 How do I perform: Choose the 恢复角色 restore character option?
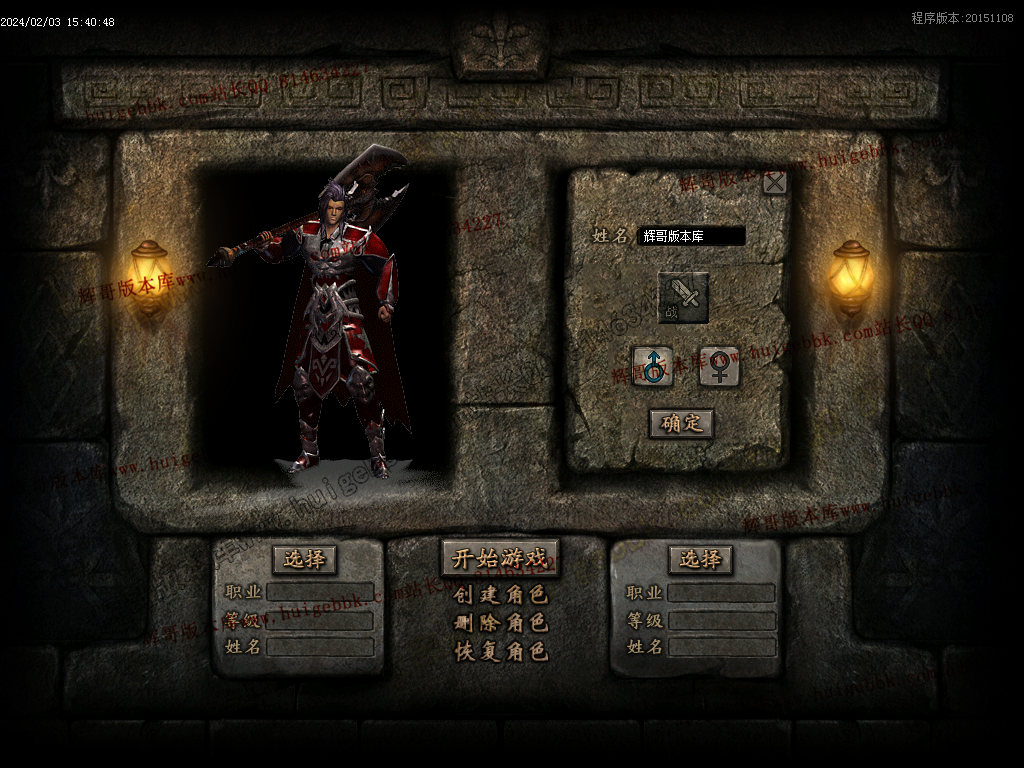[x=500, y=651]
